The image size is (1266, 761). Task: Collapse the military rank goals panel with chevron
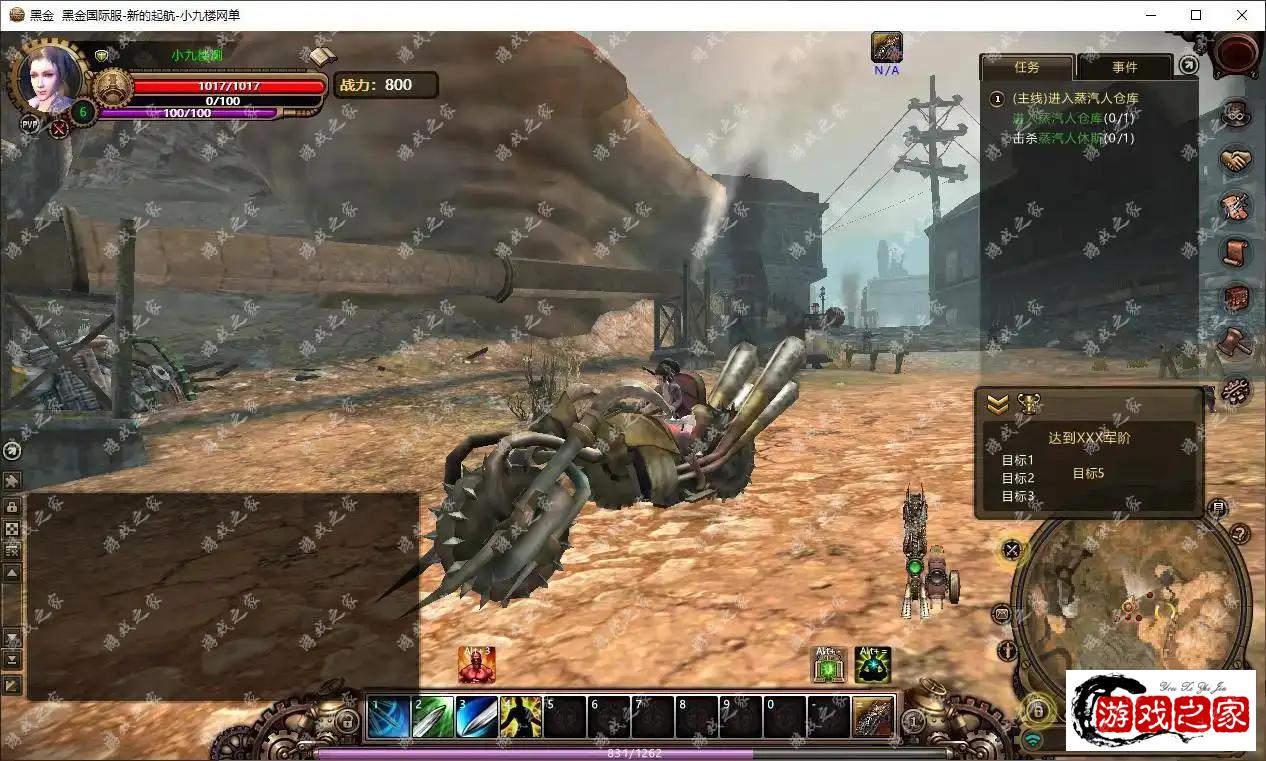[x=997, y=404]
